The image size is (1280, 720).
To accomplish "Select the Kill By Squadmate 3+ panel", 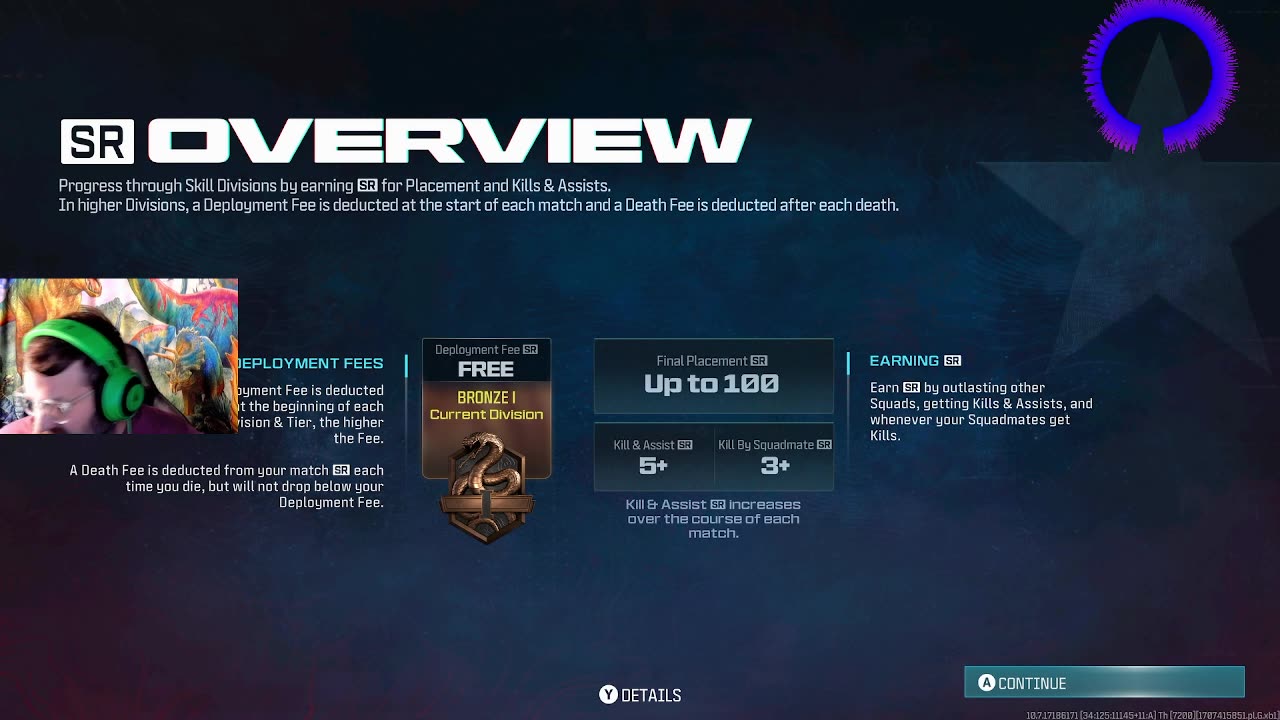I will click(x=774, y=457).
